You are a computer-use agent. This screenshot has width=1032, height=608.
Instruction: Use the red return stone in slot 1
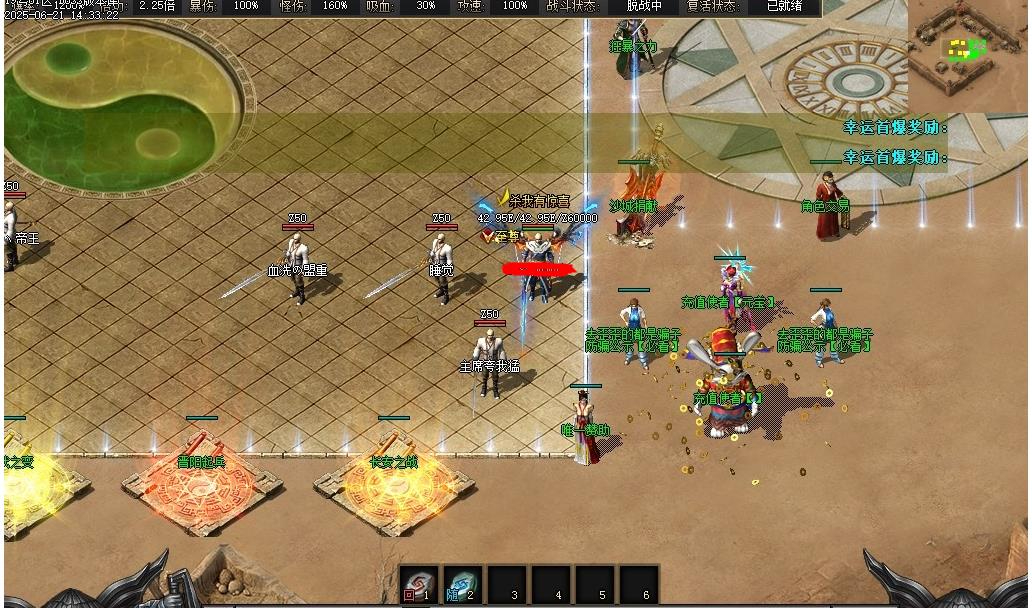[x=417, y=584]
